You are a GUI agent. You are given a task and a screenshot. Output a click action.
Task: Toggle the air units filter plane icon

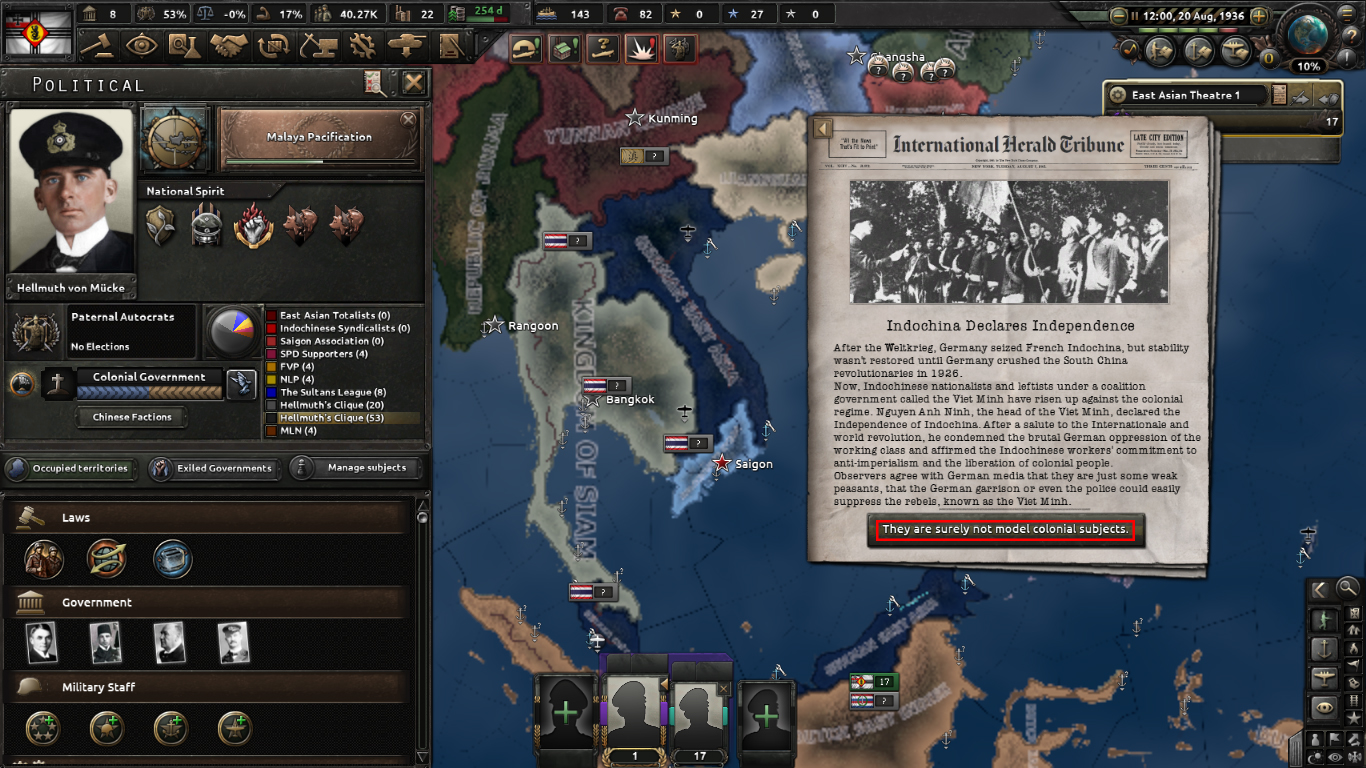(1324, 678)
